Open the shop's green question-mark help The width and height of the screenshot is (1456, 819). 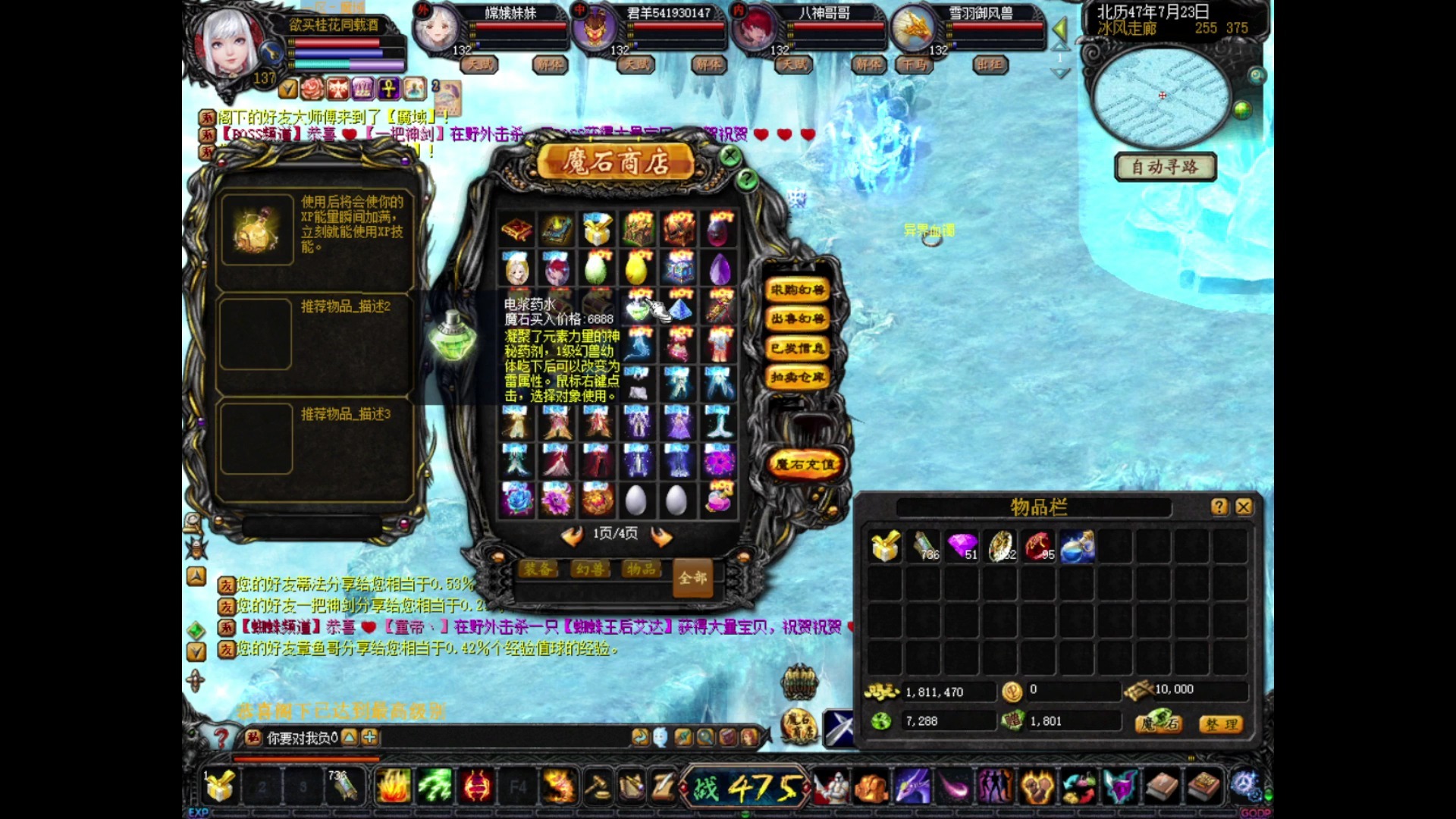(747, 179)
